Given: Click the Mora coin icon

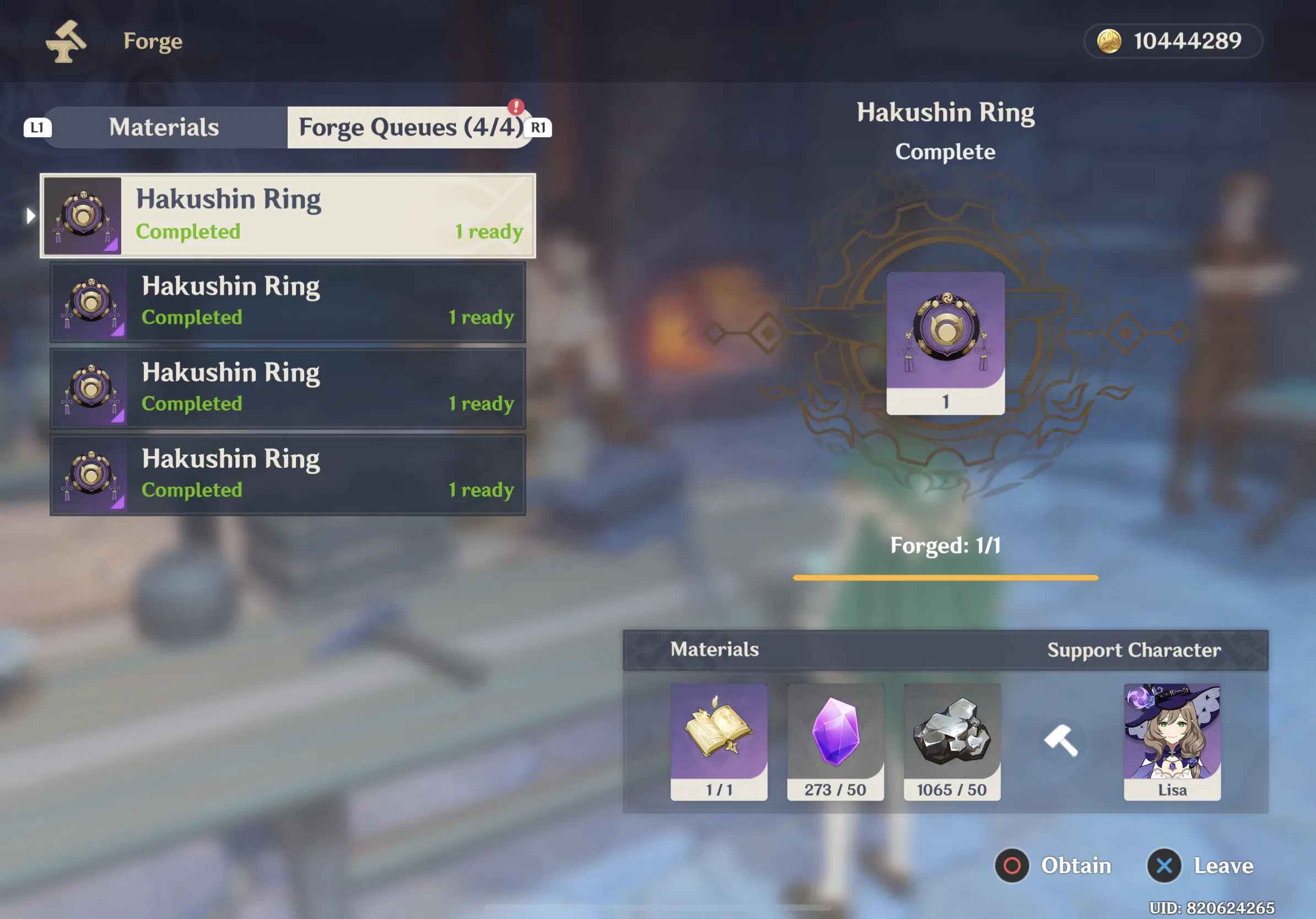Looking at the screenshot, I should pos(1109,41).
